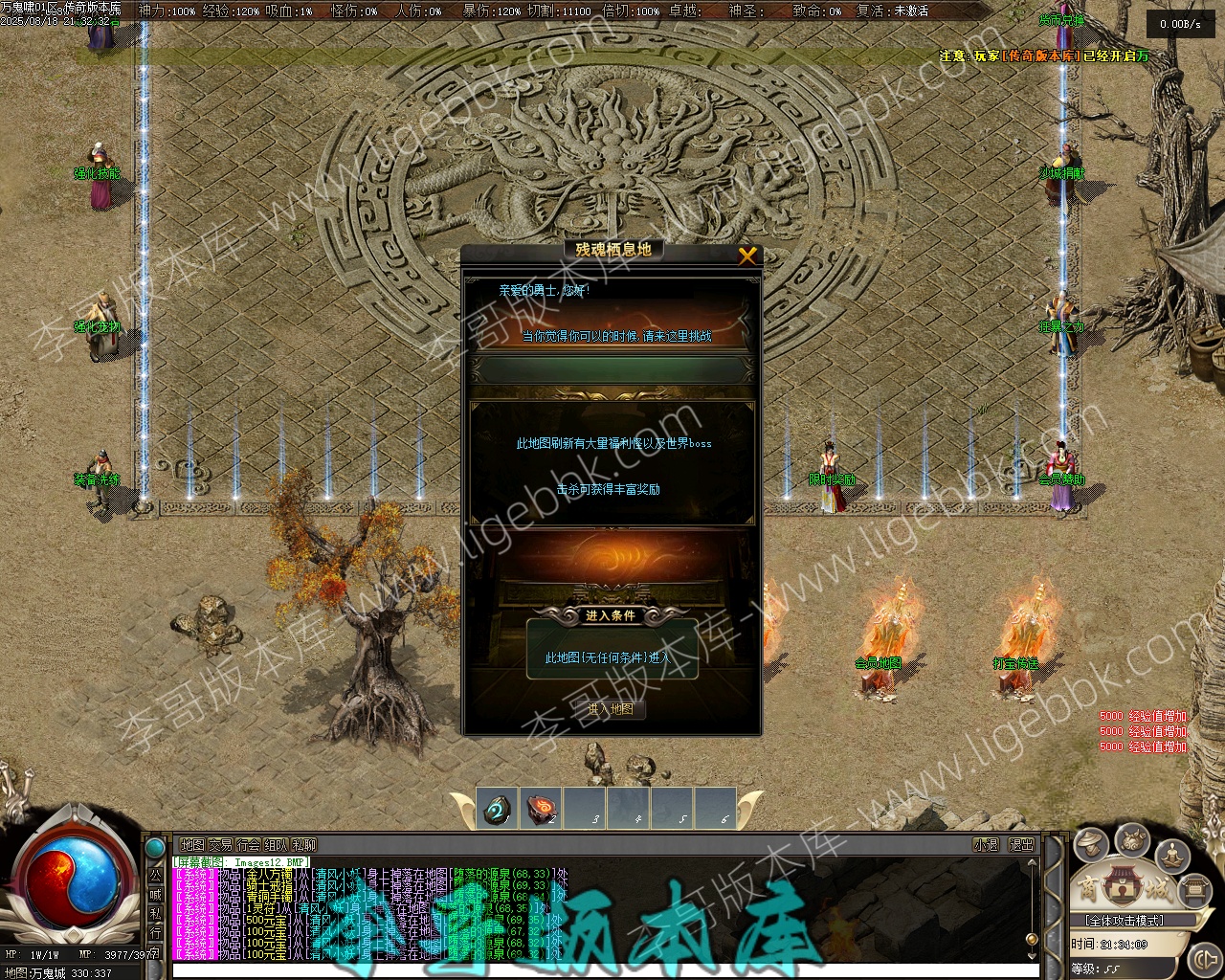Click the 退出 exit game button
1225x980 pixels.
pos(1022,845)
